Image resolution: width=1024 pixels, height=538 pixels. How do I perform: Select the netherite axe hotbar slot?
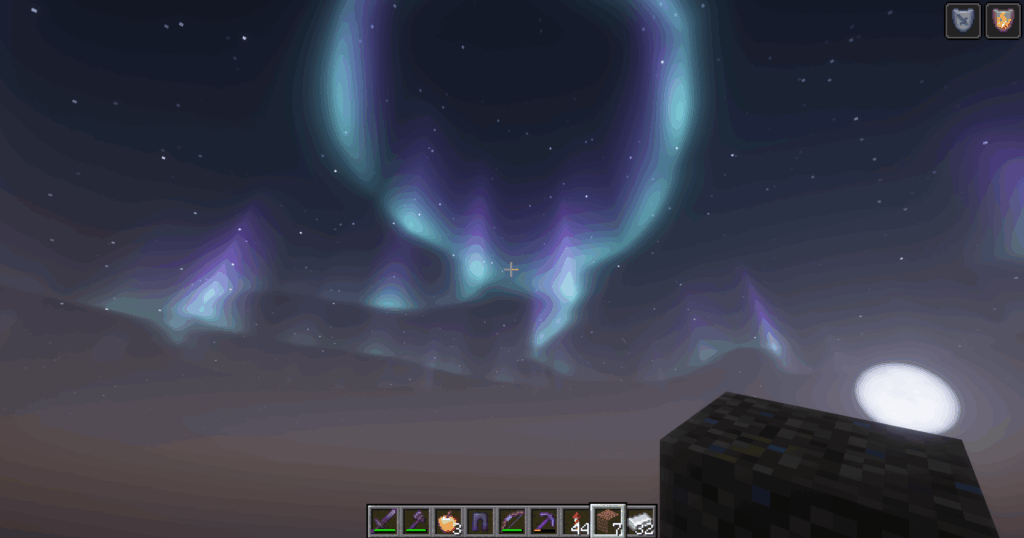click(416, 520)
